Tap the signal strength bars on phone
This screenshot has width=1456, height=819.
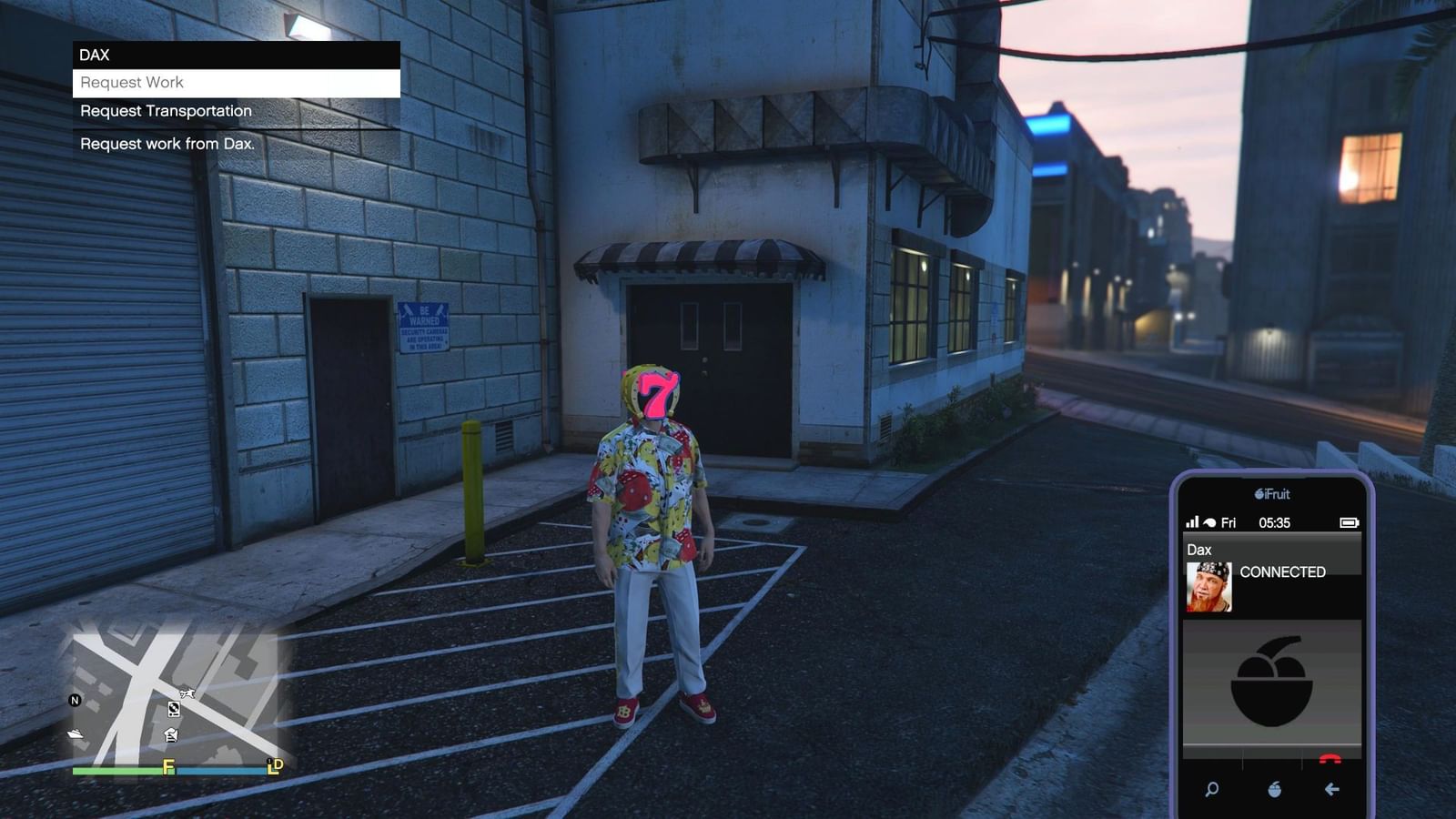tap(1193, 522)
